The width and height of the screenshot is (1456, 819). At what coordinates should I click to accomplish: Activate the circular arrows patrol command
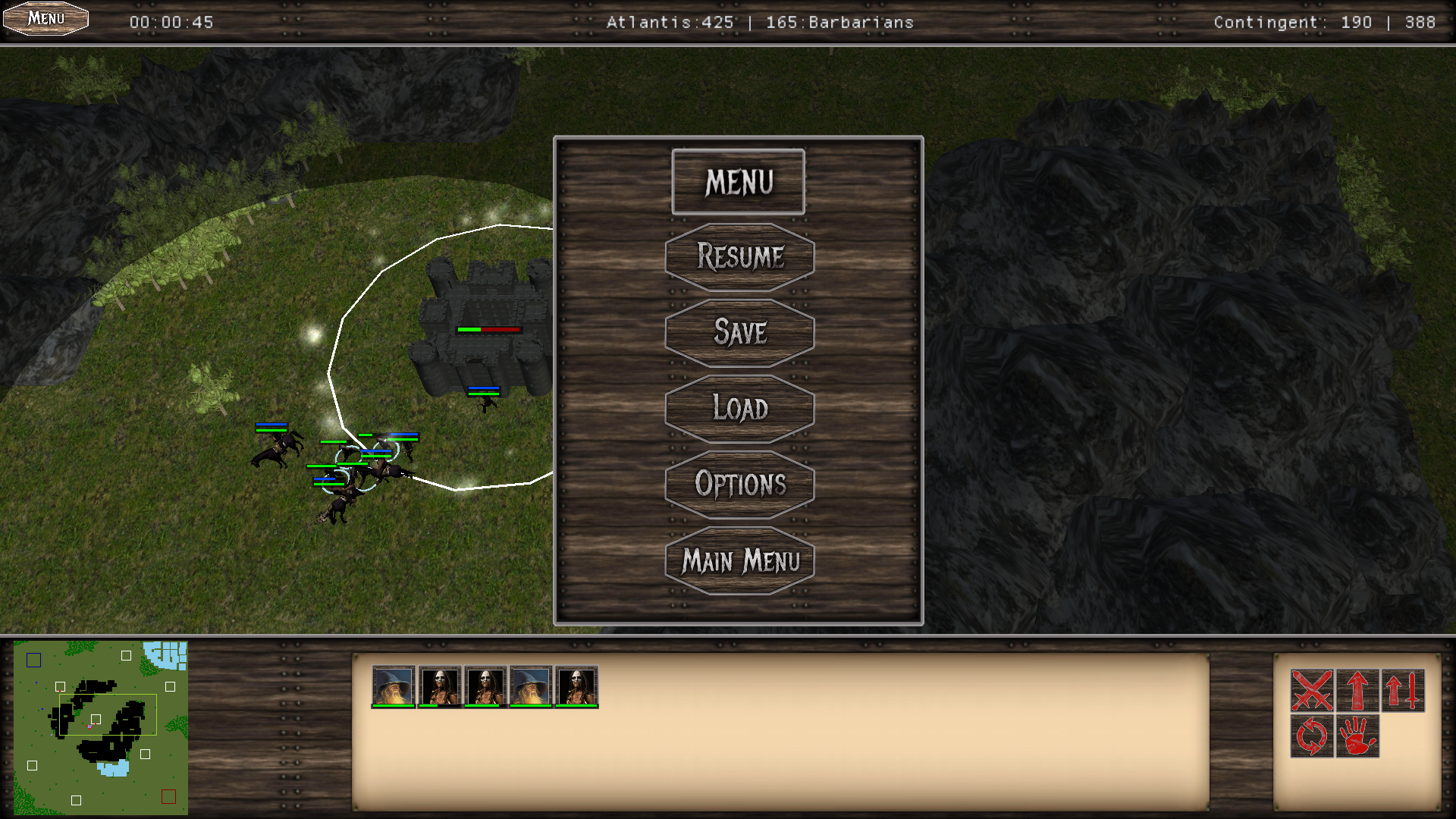[1312, 736]
